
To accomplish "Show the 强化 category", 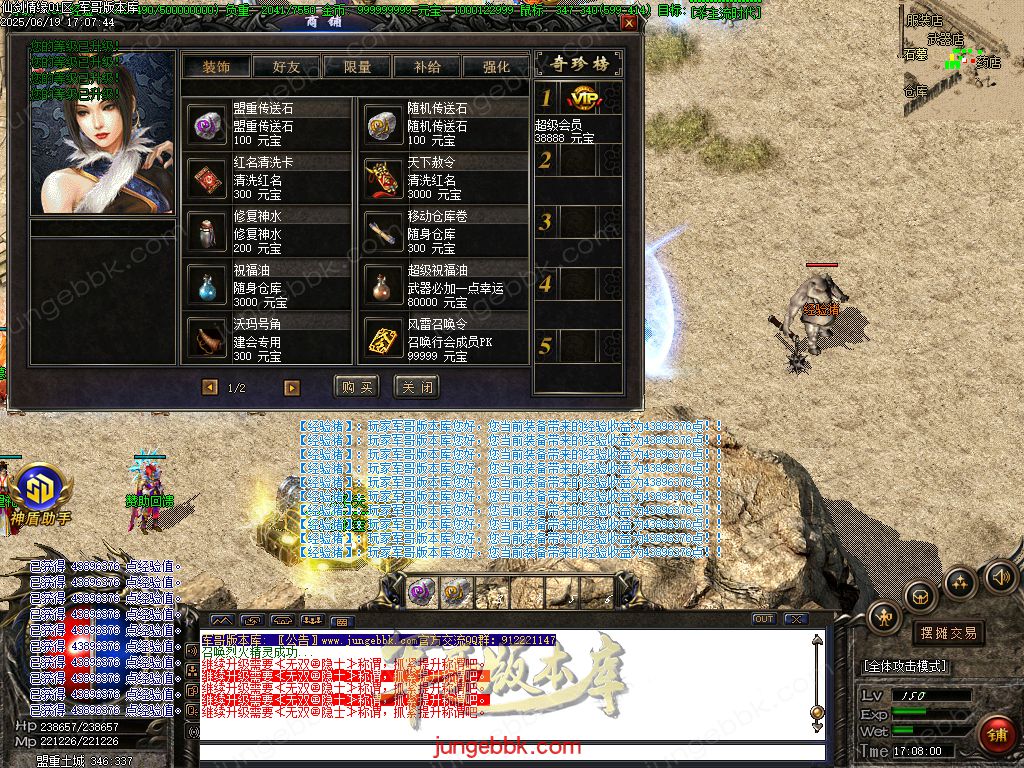I will point(496,67).
